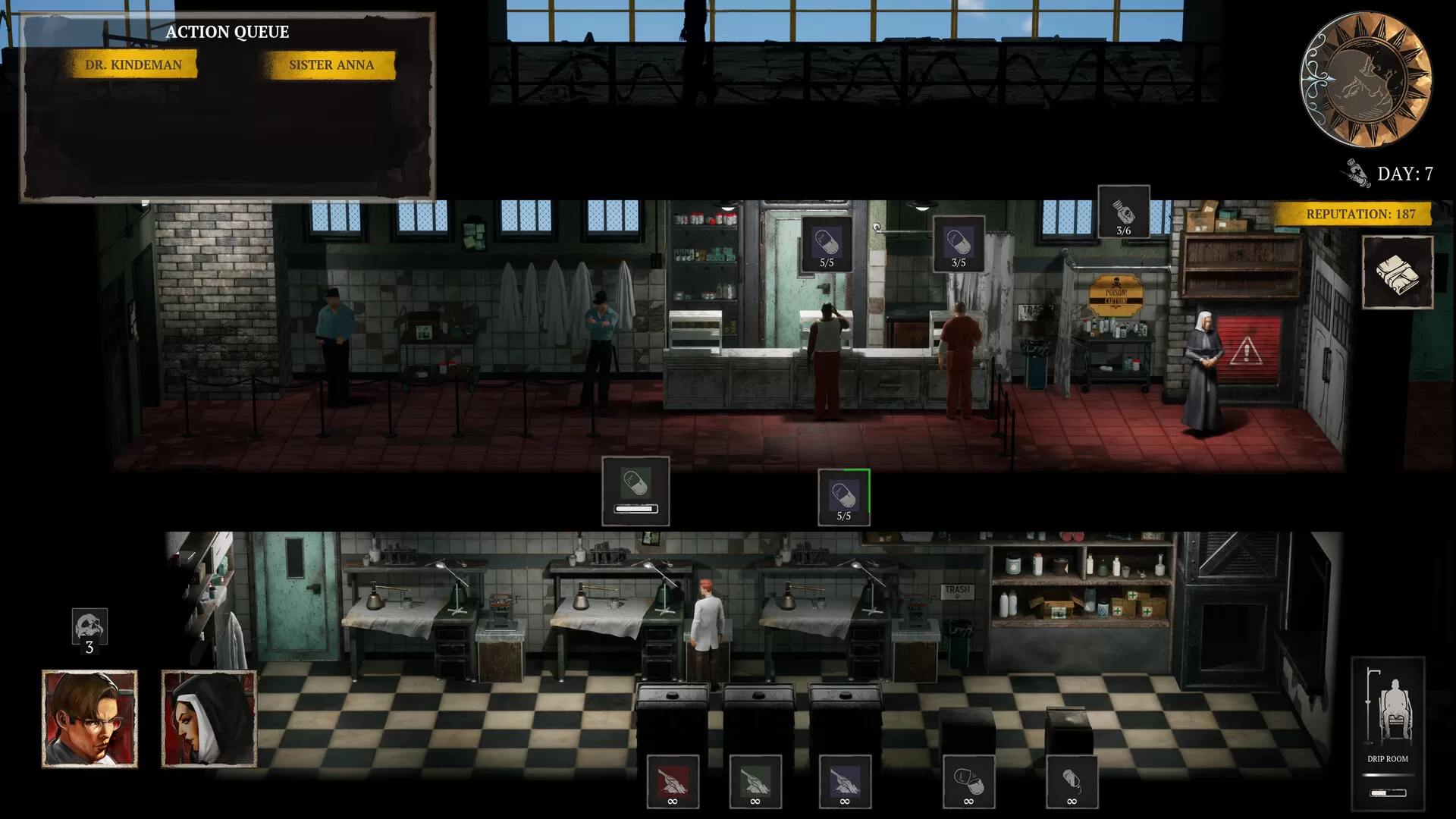Click the sun compass day clock
Viewport: 1456px width, 819px height.
tap(1367, 79)
